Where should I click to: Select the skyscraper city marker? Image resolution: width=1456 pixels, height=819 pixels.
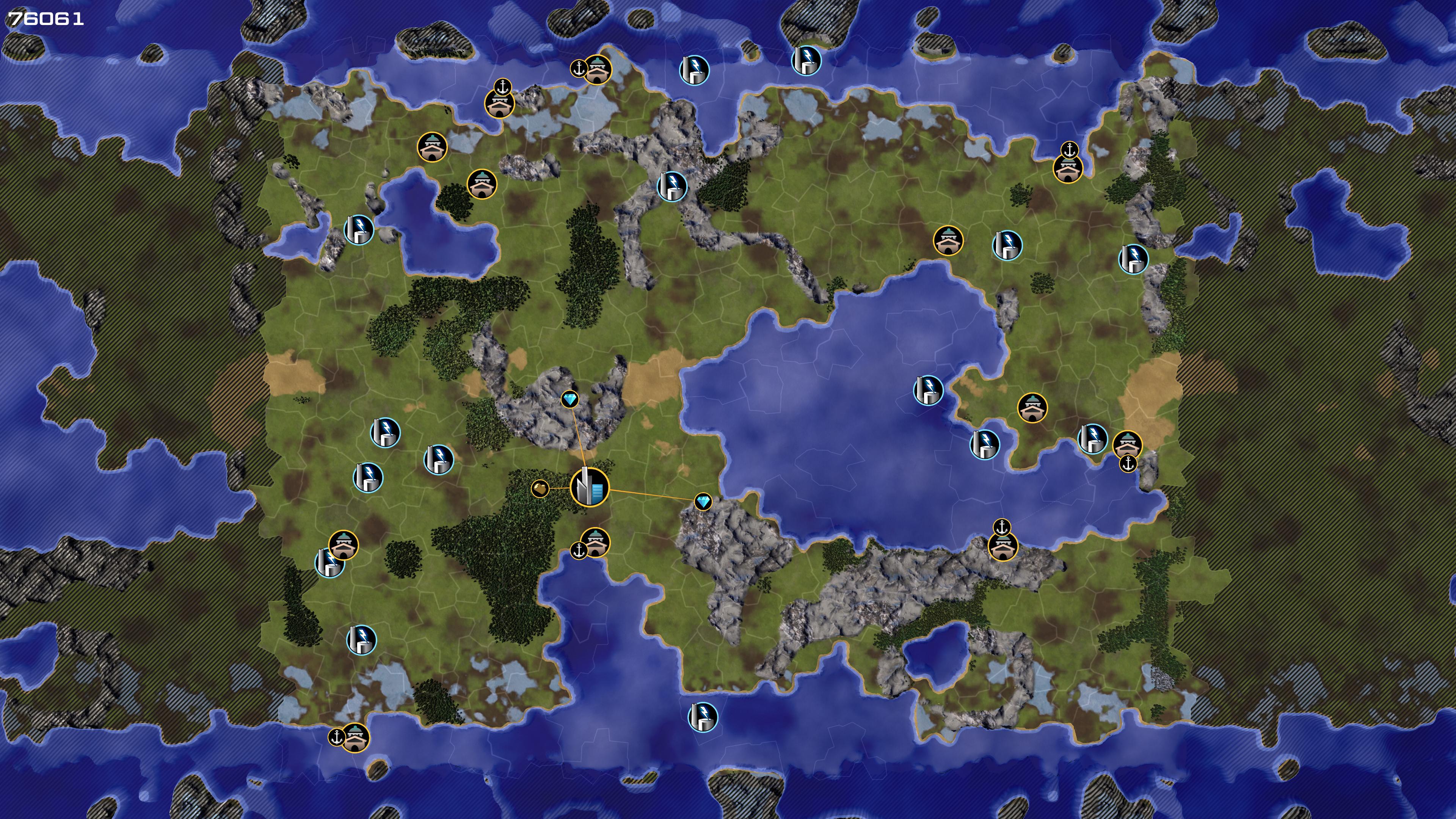(x=590, y=486)
